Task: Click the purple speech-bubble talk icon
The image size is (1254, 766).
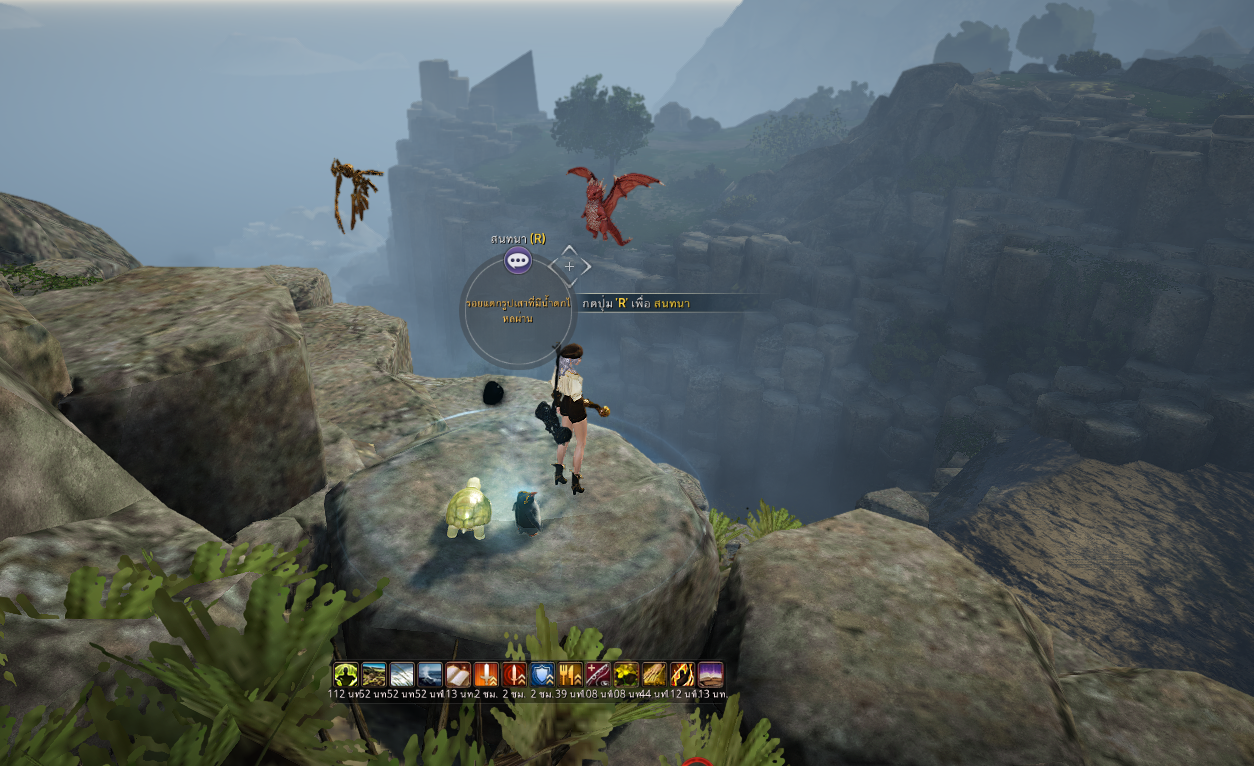Action: 518,262
